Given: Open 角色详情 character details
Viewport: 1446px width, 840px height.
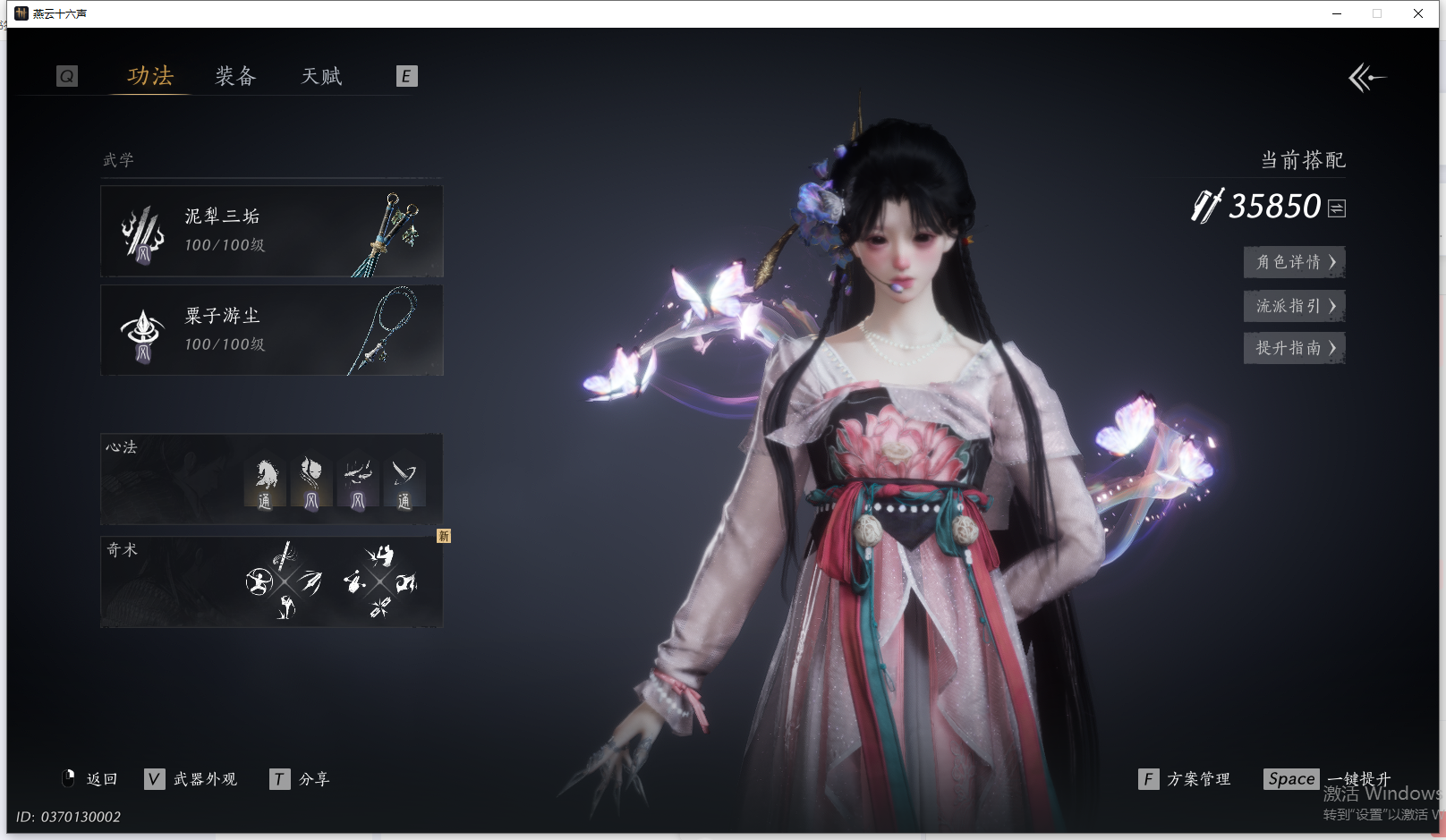Looking at the screenshot, I should coord(1294,262).
